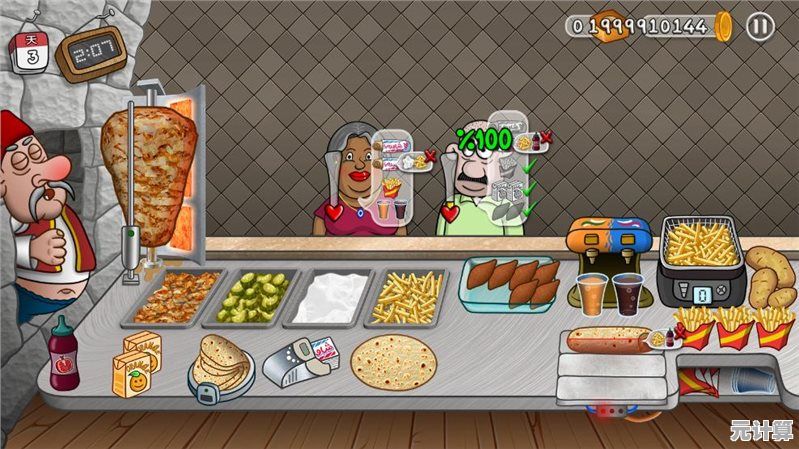Select the pickles tray

coord(252,295)
